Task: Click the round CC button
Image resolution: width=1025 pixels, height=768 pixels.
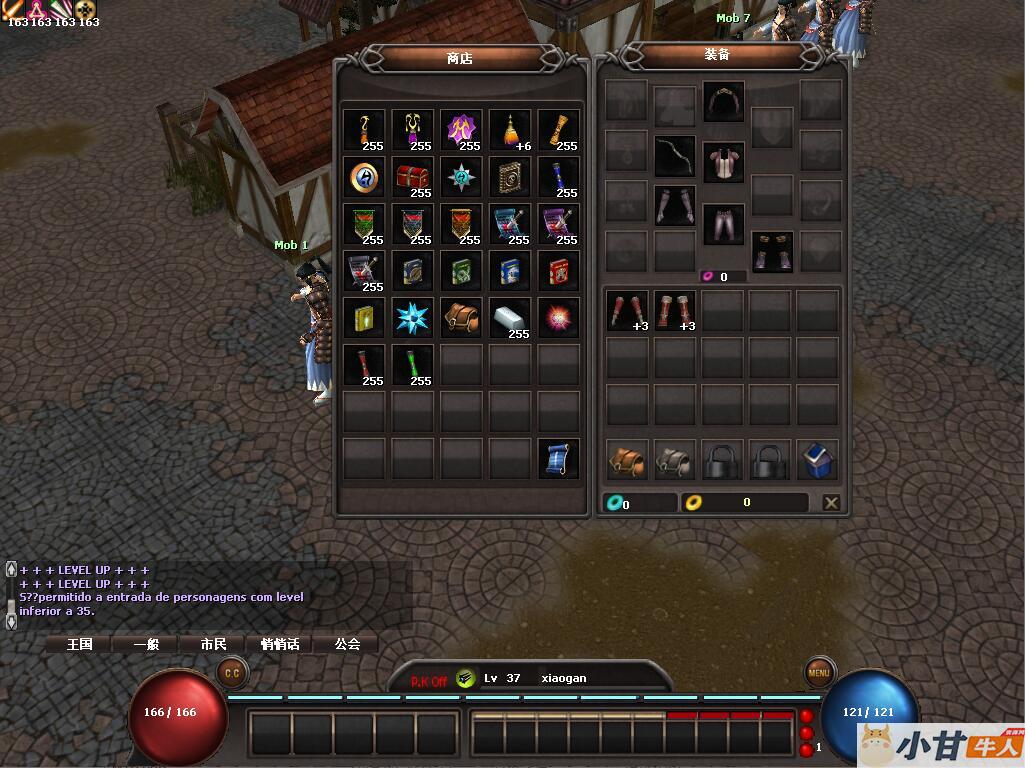Action: (x=232, y=672)
